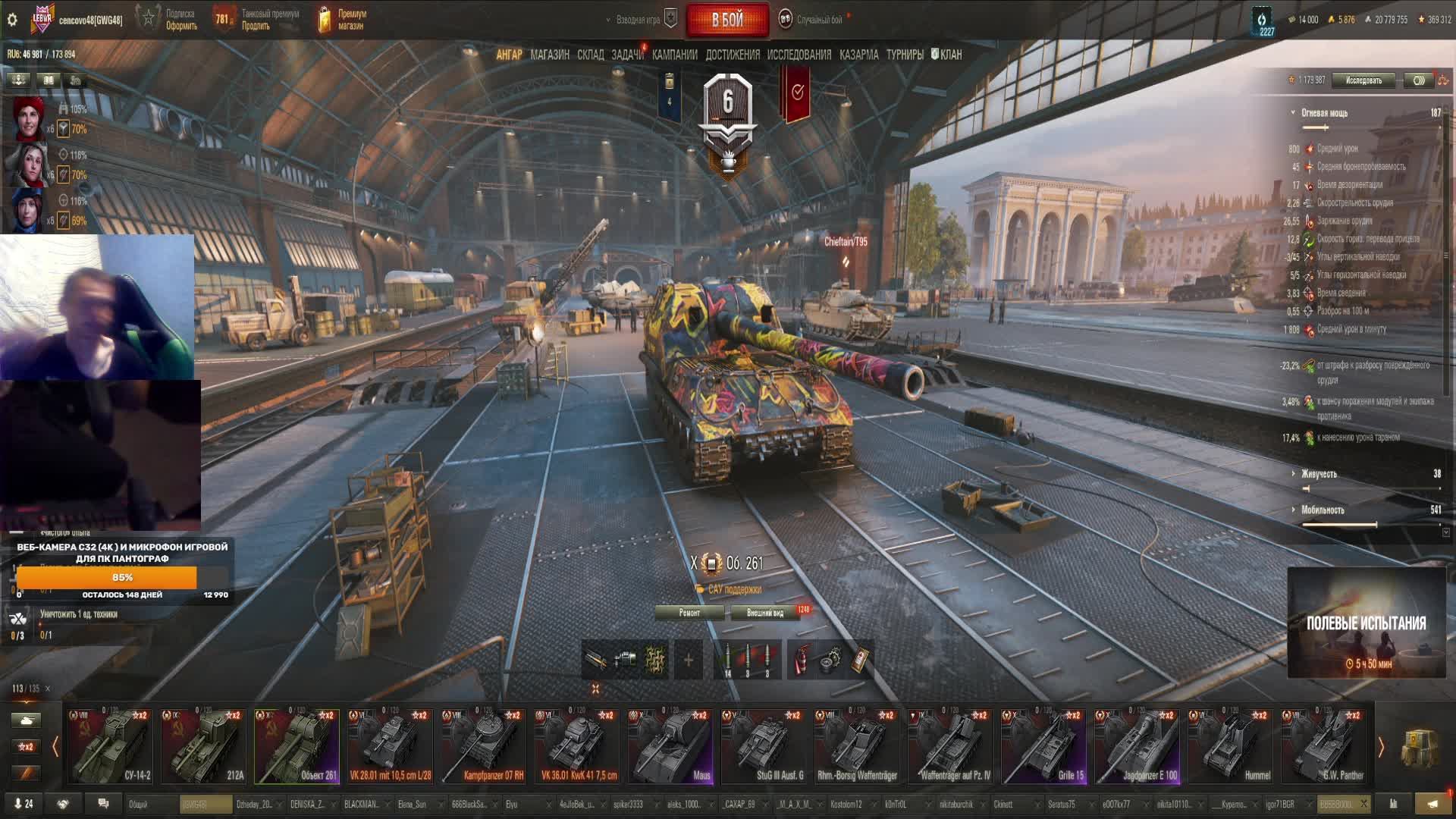Viewport: 1456px width, 819px height.
Task: Open the Полевые испытания event banner
Action: click(1366, 623)
